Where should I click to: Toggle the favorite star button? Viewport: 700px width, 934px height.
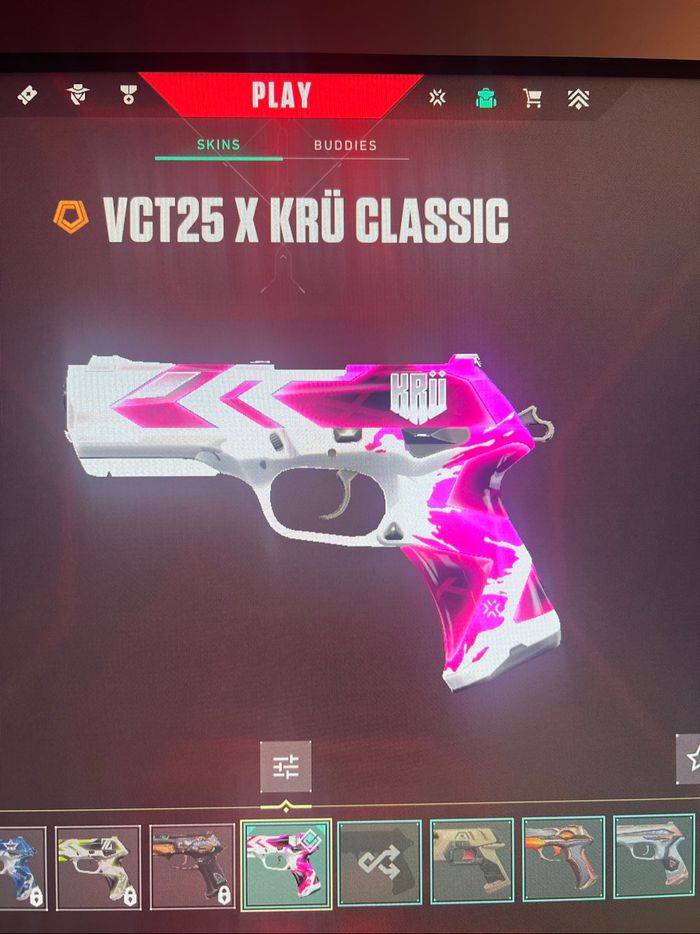click(690, 759)
